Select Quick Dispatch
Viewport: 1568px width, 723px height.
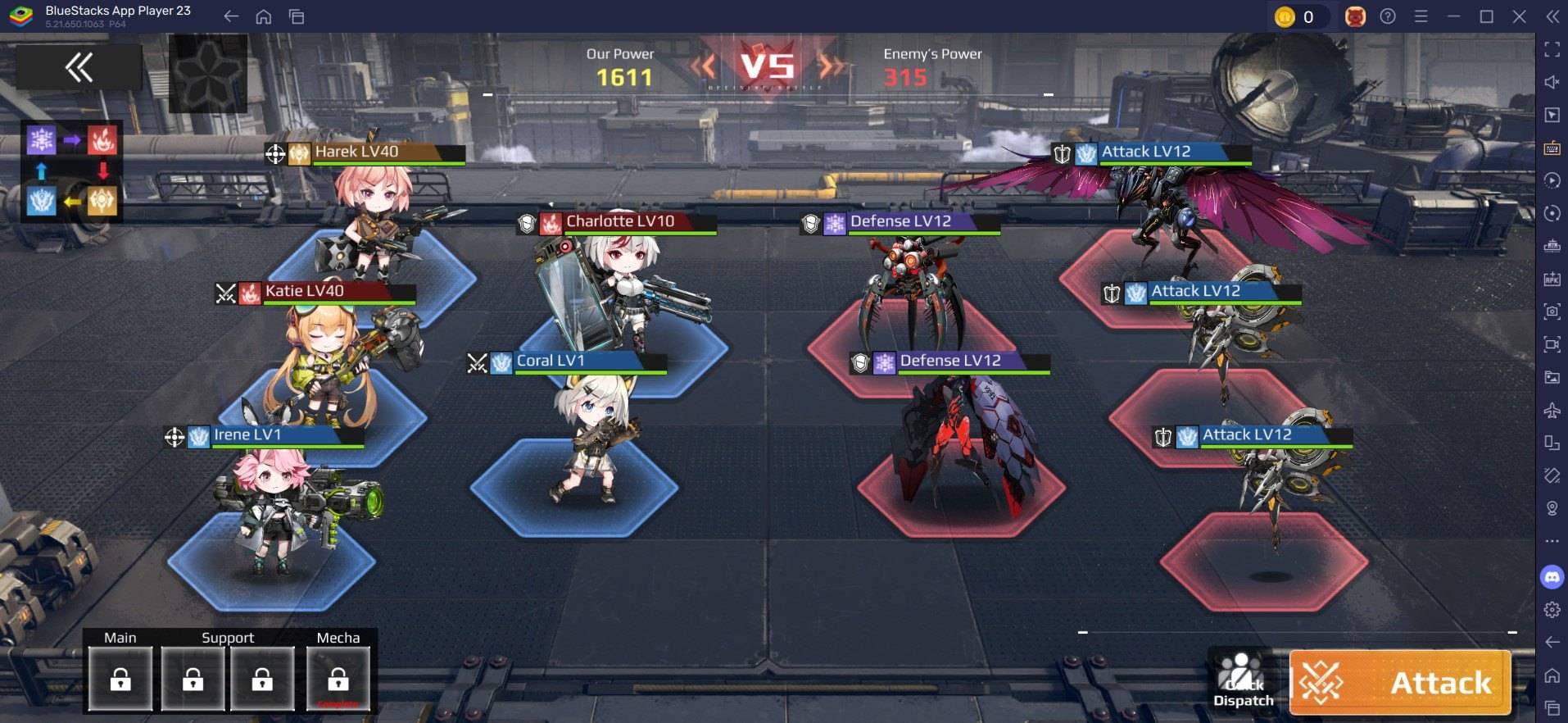[1242, 682]
